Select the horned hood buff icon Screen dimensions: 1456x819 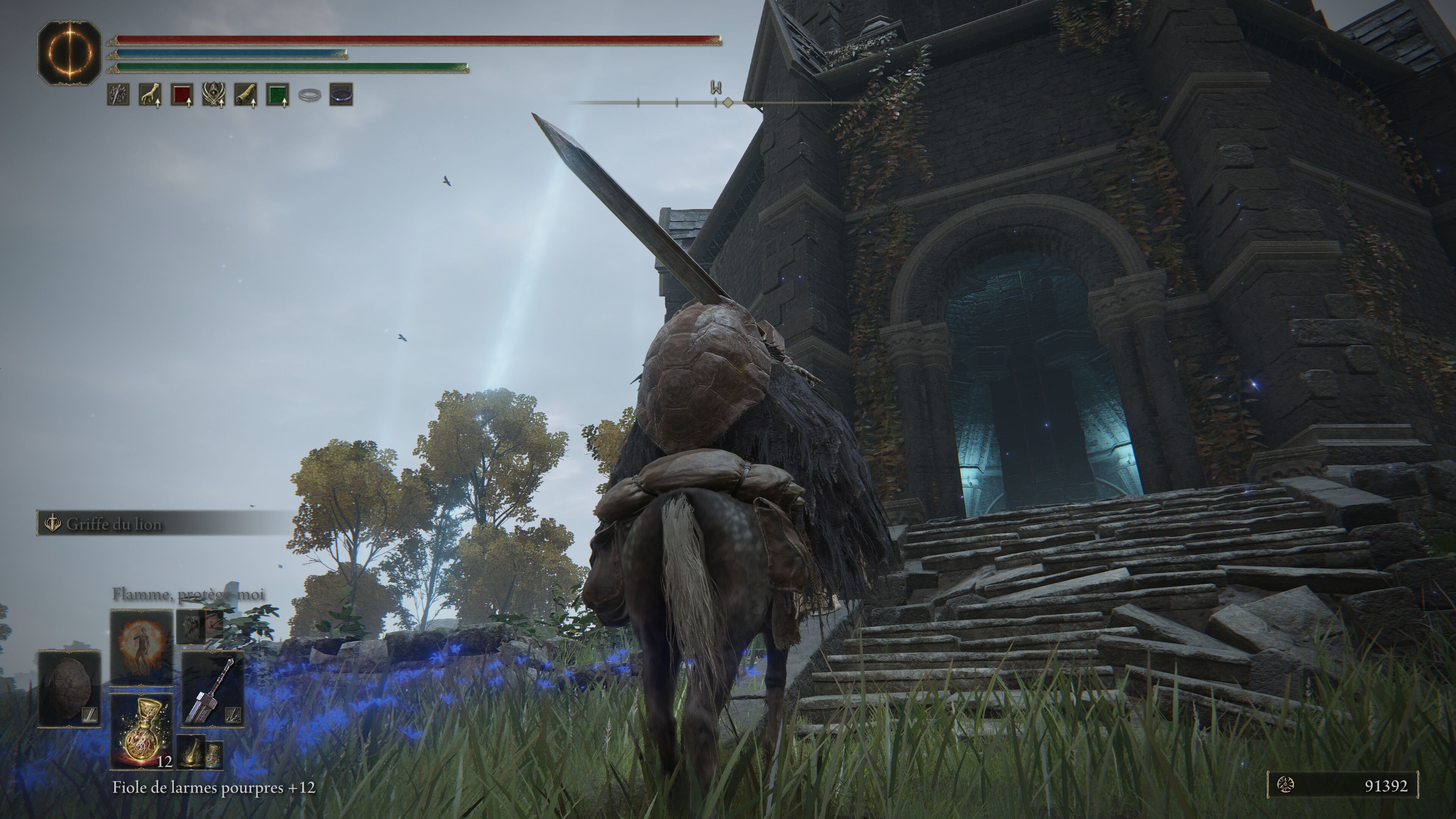tap(213, 95)
